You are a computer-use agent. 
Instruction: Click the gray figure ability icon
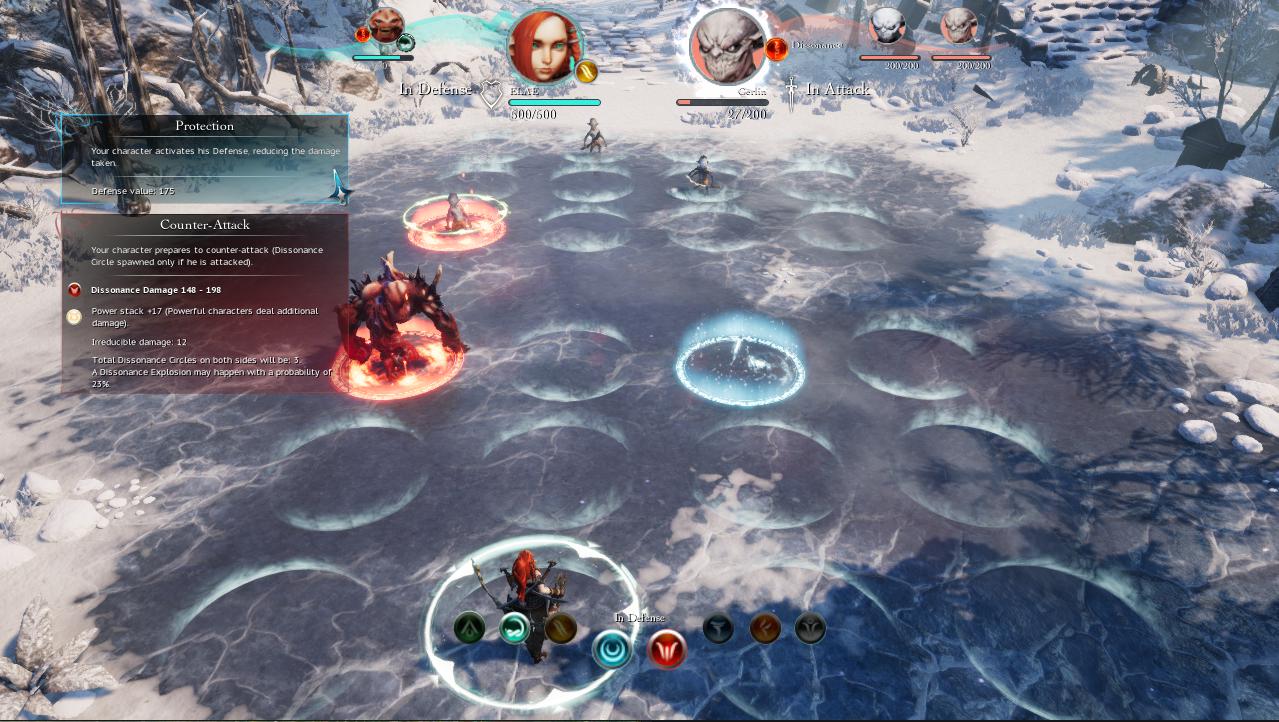coord(810,628)
